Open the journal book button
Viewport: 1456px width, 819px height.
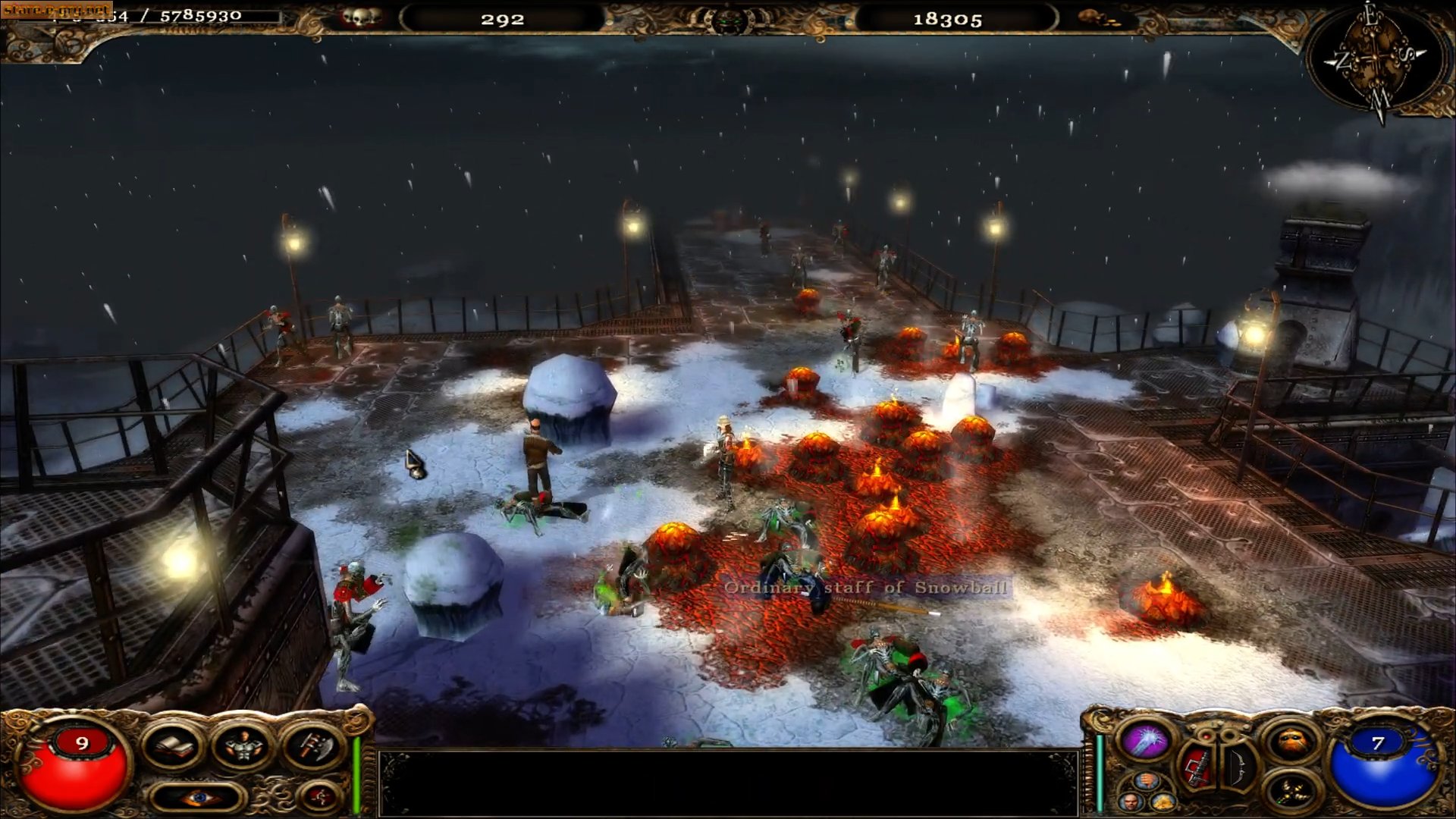[174, 745]
